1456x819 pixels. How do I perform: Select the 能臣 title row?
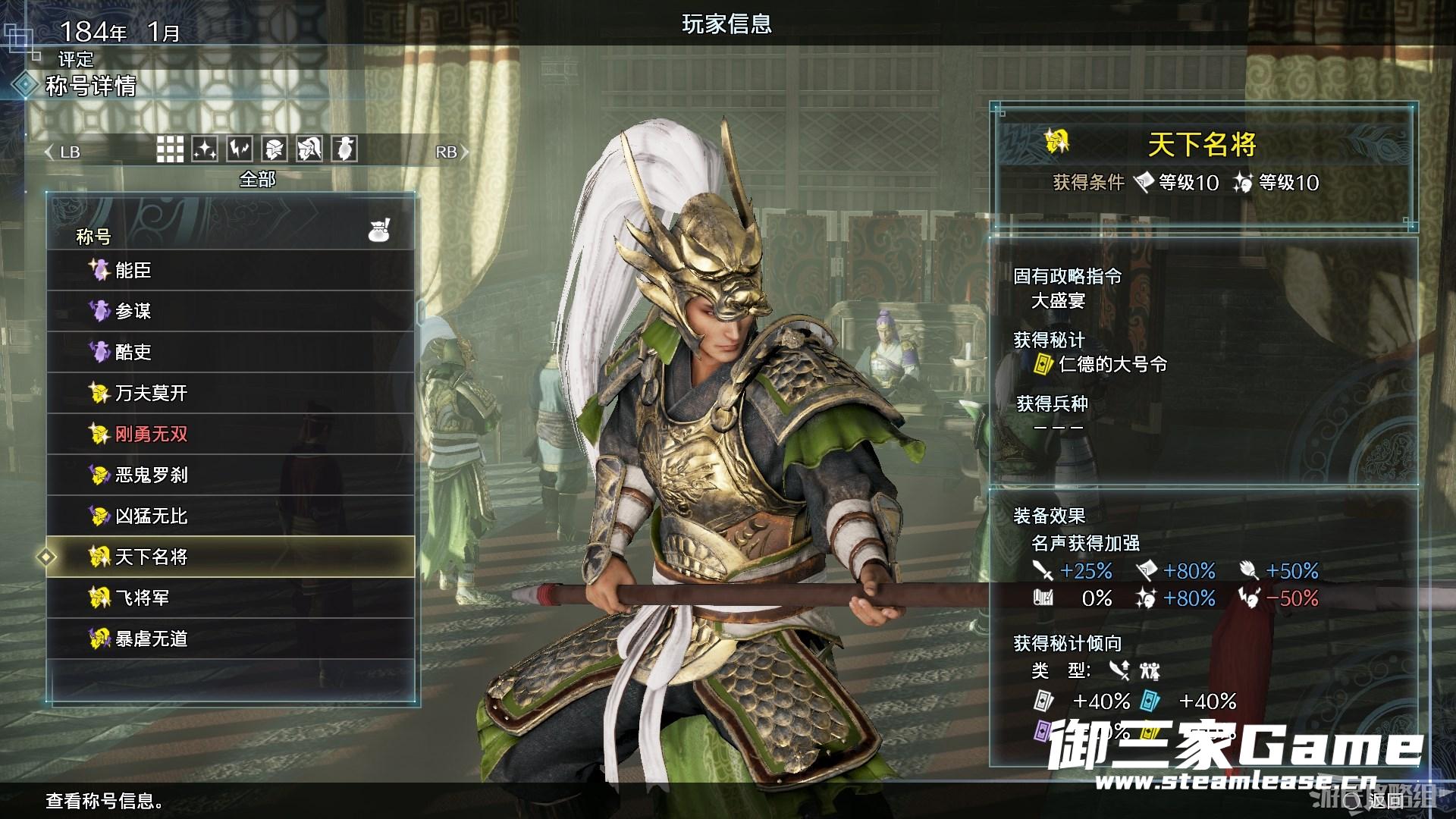(x=231, y=270)
